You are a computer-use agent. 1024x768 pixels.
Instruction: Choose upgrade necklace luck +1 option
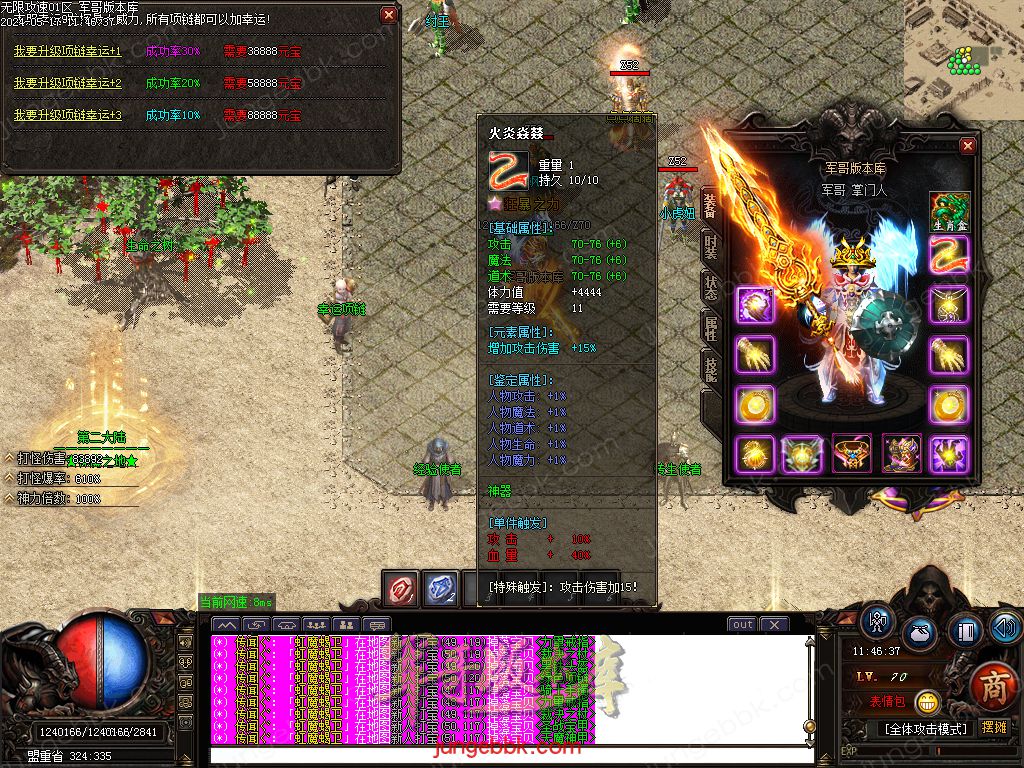(67, 51)
